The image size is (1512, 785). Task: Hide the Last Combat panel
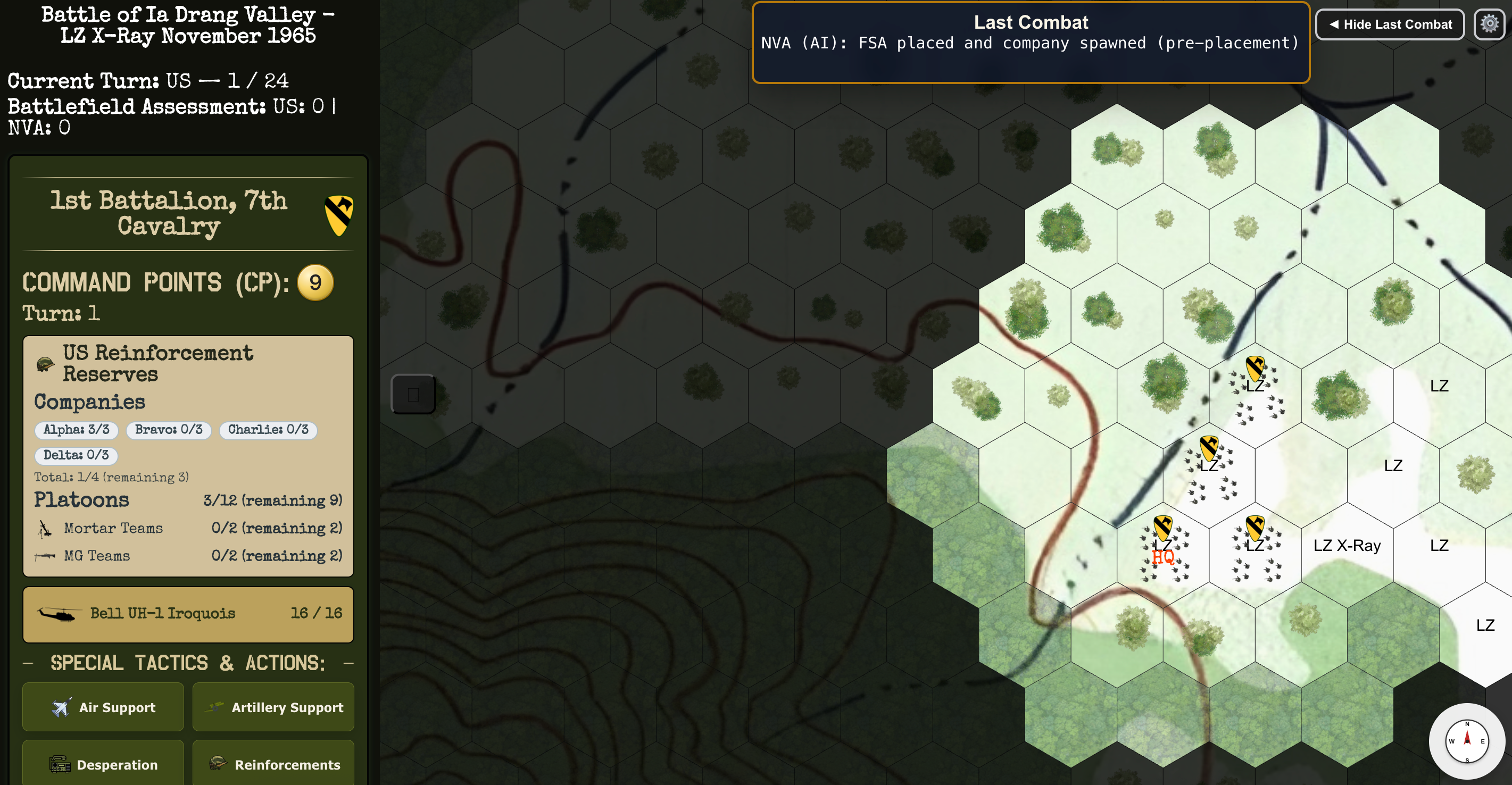pos(1389,24)
